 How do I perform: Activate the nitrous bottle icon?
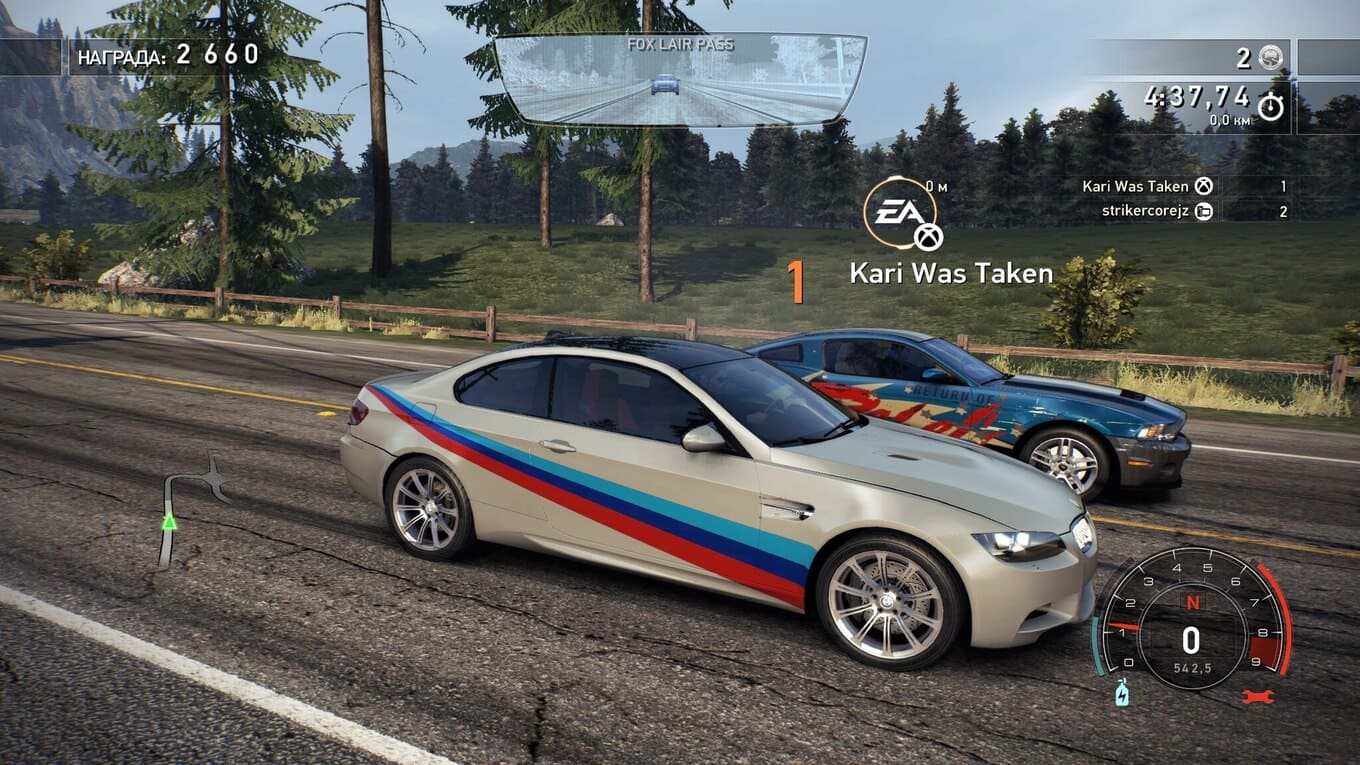(1122, 692)
